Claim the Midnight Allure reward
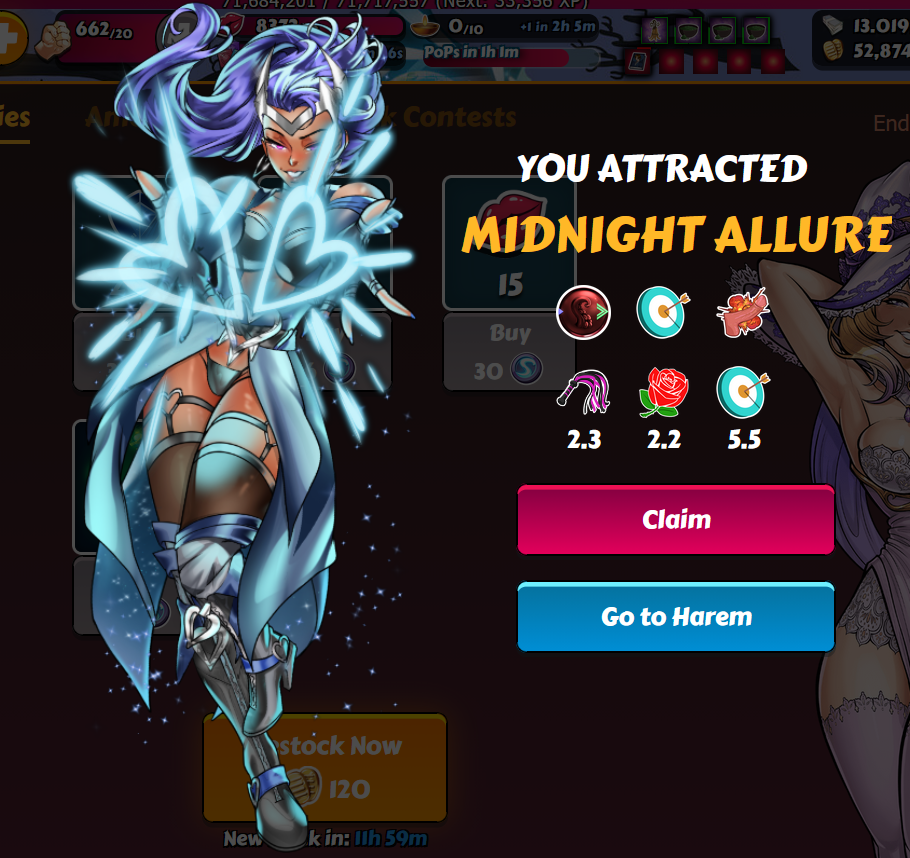The image size is (910, 858). tap(675, 519)
